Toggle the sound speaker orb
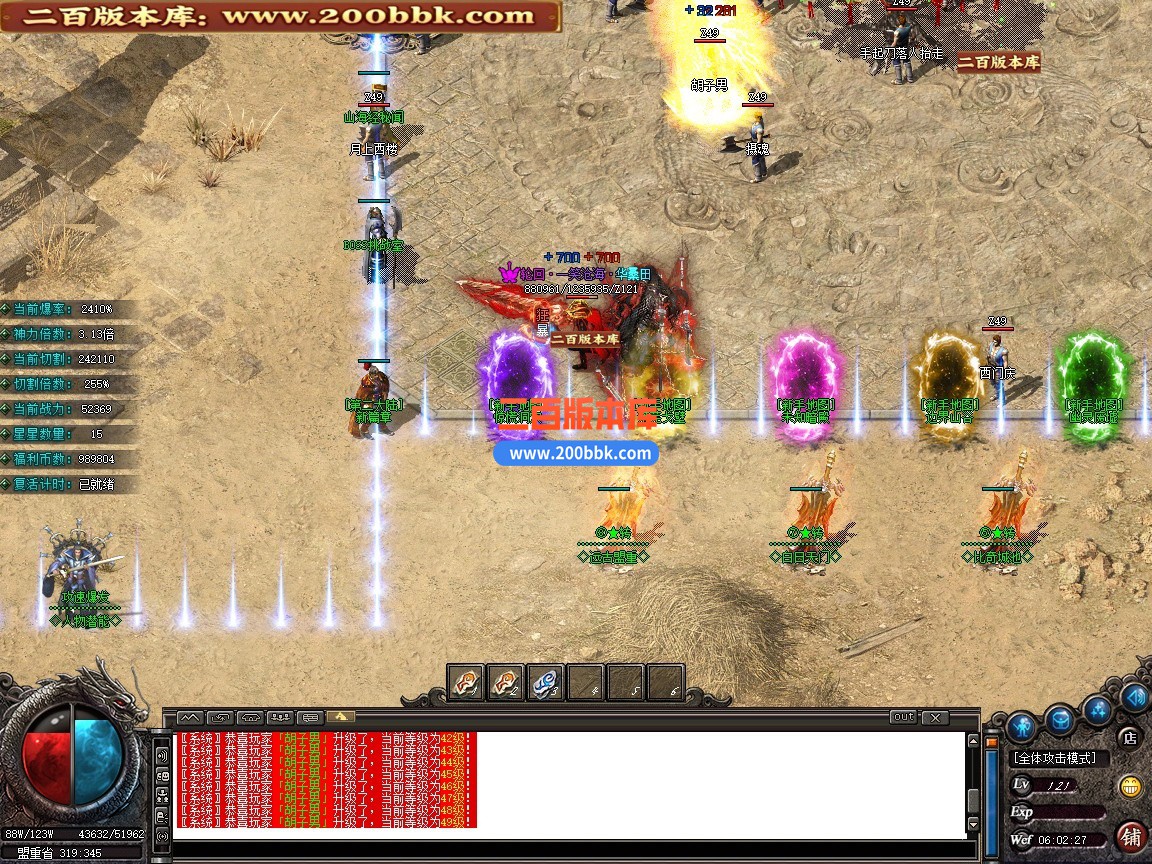Viewport: 1152px width, 864px height. [x=1134, y=697]
